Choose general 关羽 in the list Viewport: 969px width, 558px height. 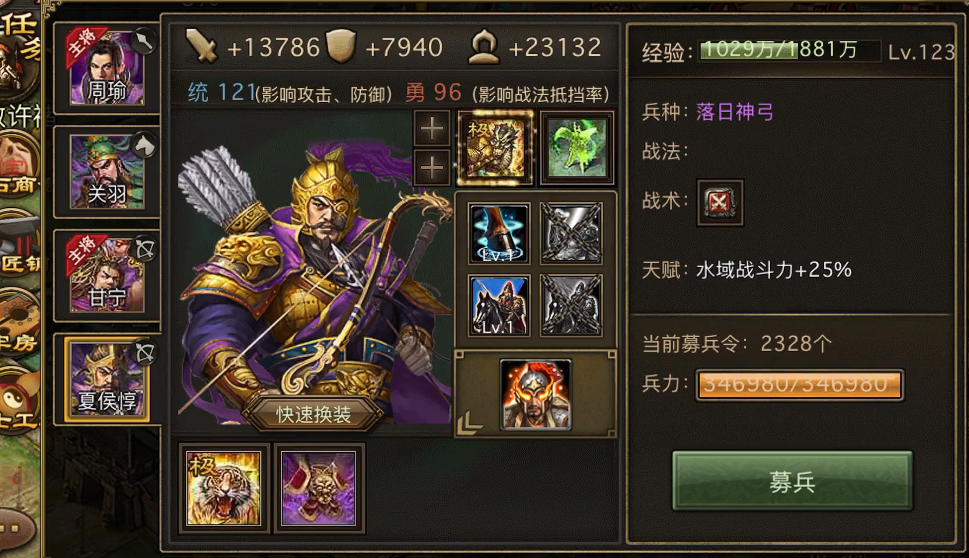[x=106, y=170]
